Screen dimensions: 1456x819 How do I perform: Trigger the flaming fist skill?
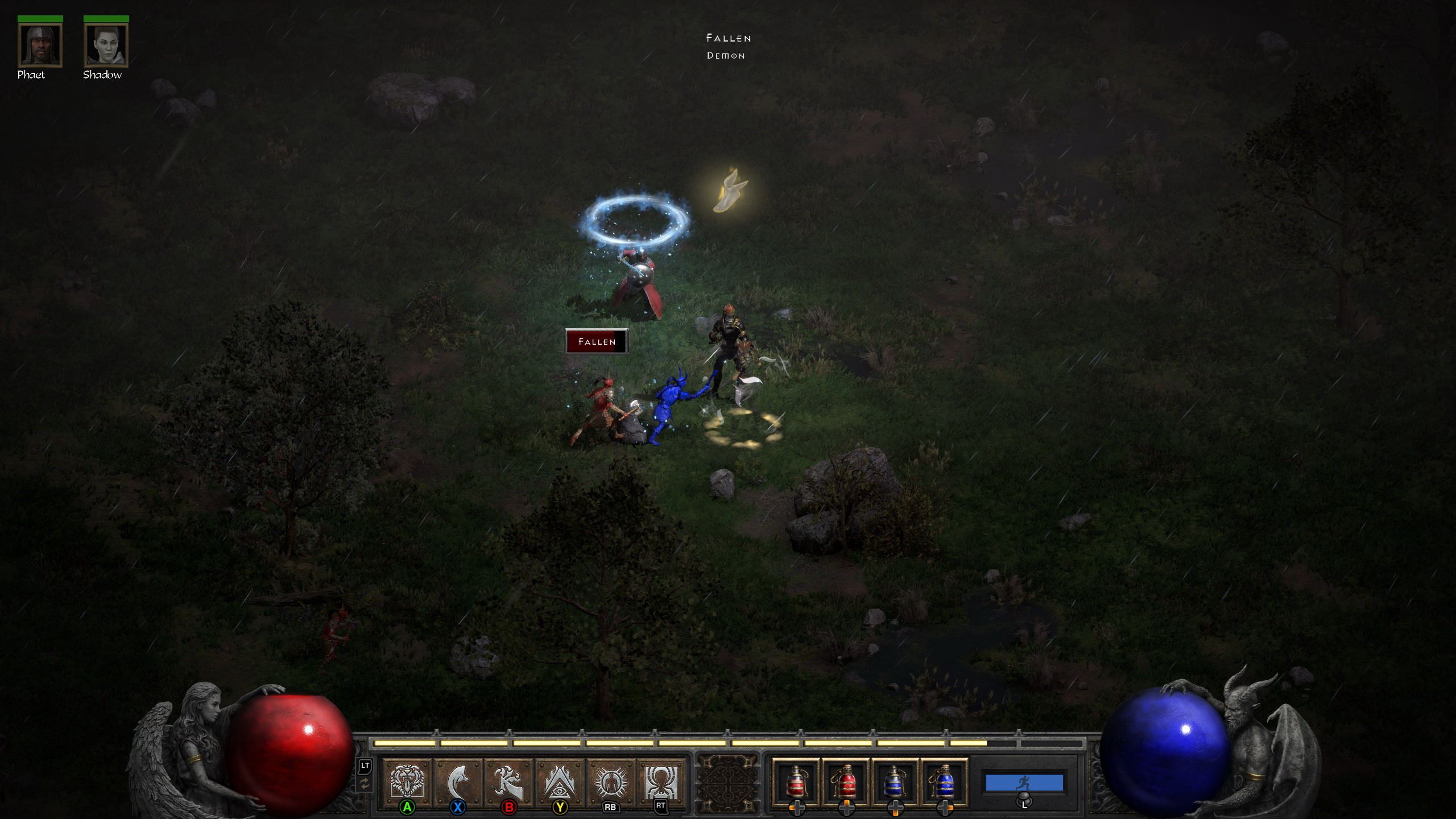pyautogui.click(x=508, y=782)
